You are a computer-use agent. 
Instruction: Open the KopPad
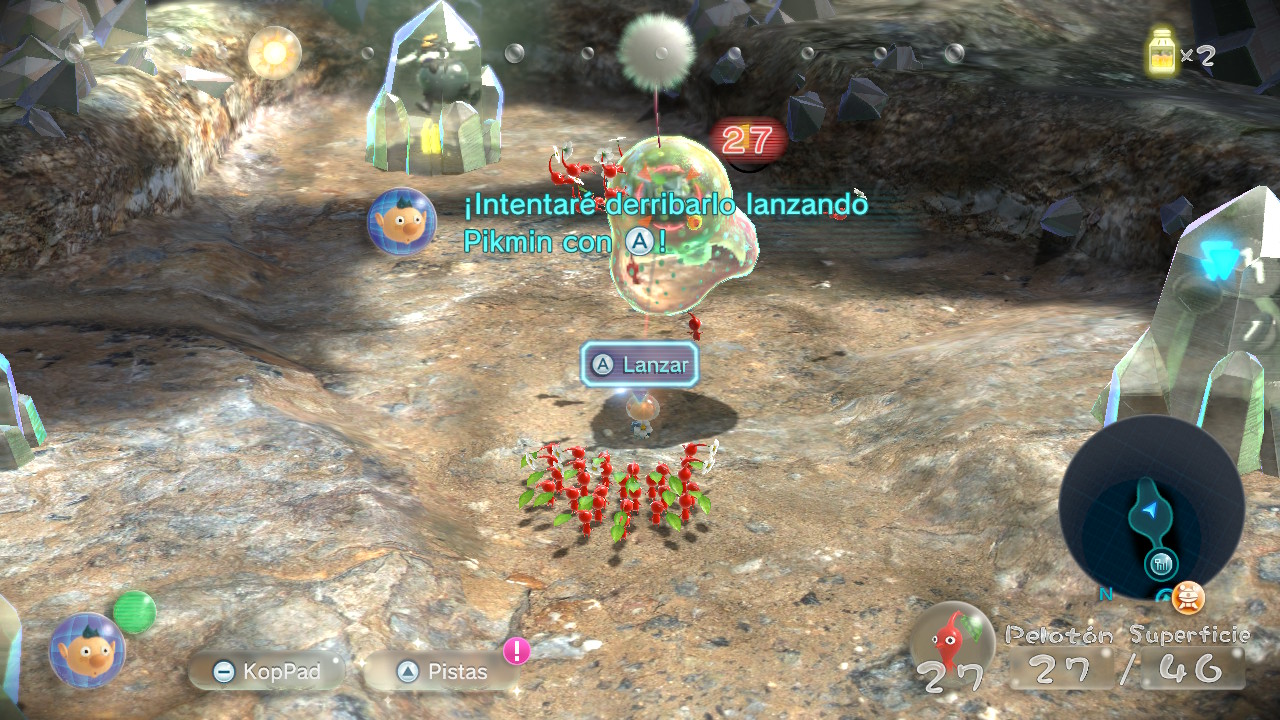click(x=267, y=672)
